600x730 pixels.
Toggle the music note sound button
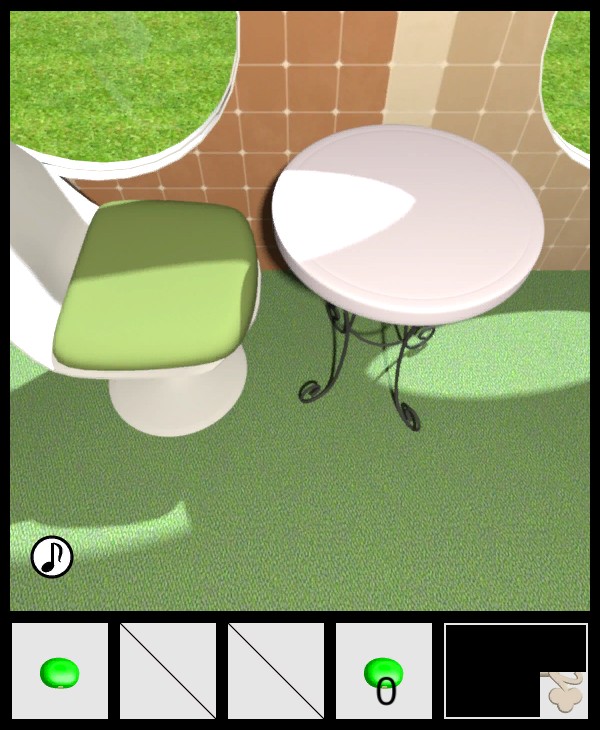[x=52, y=557]
